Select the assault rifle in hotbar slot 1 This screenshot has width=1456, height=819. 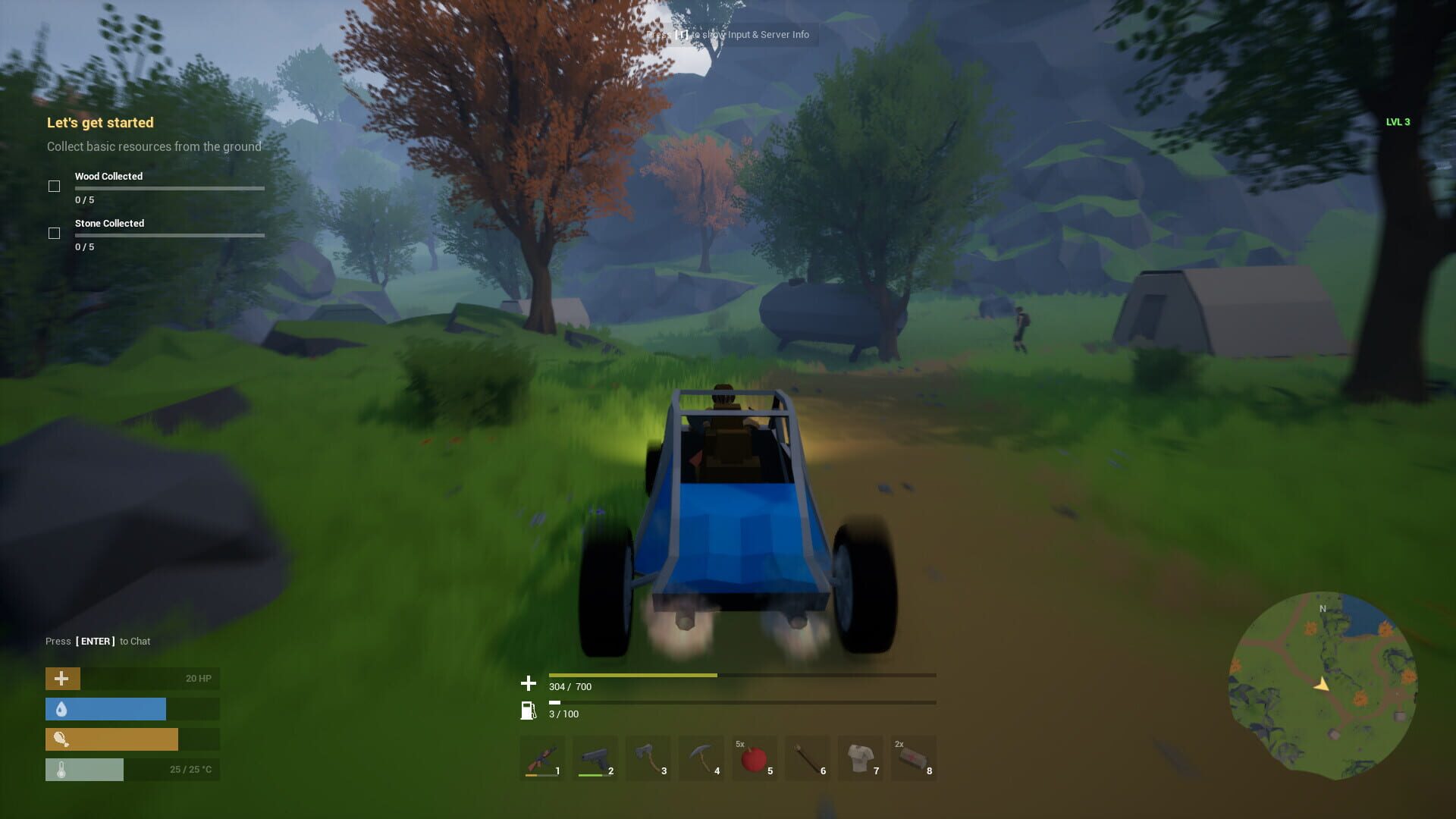click(x=542, y=758)
